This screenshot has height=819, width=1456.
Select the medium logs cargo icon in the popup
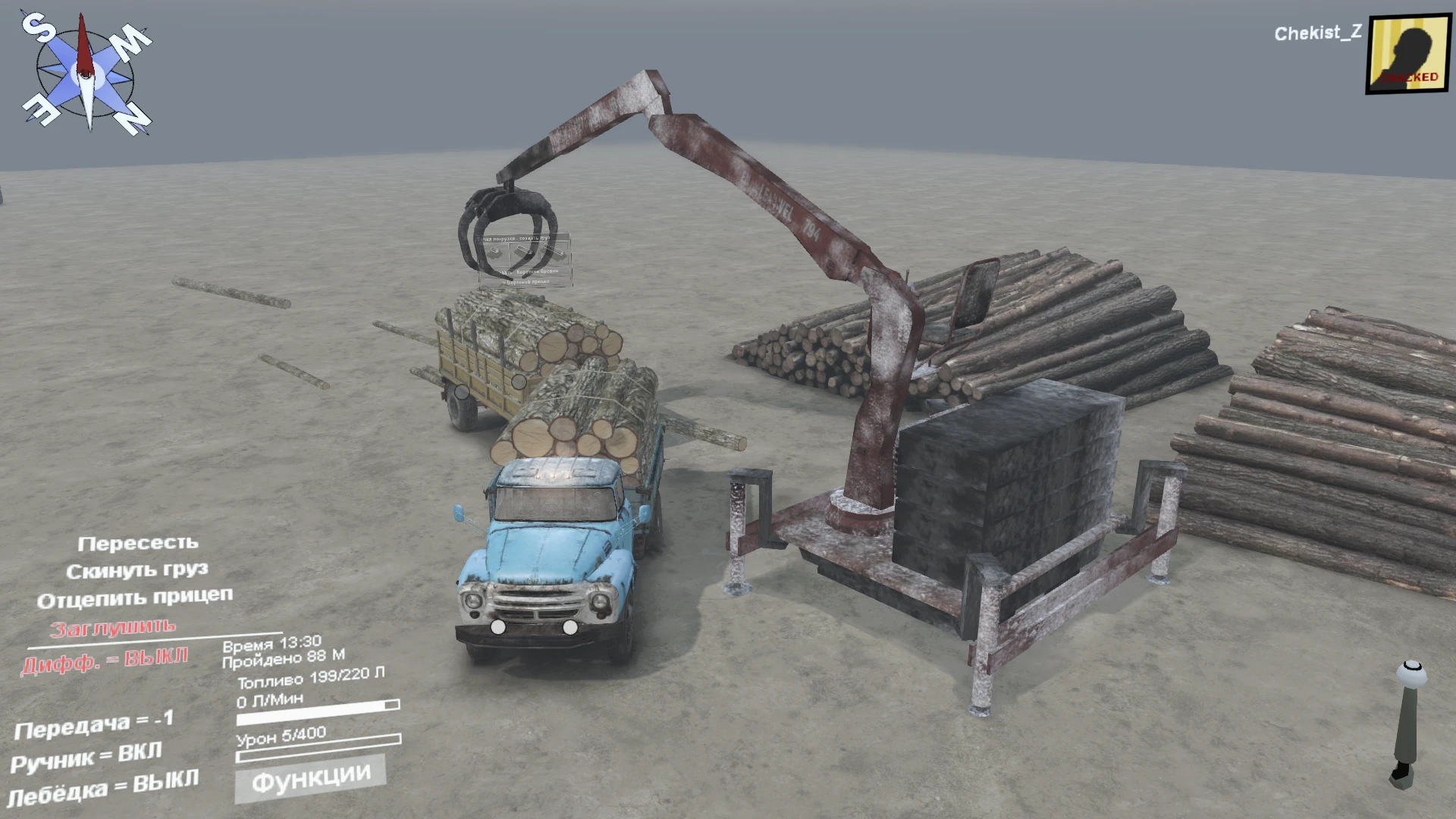[524, 251]
